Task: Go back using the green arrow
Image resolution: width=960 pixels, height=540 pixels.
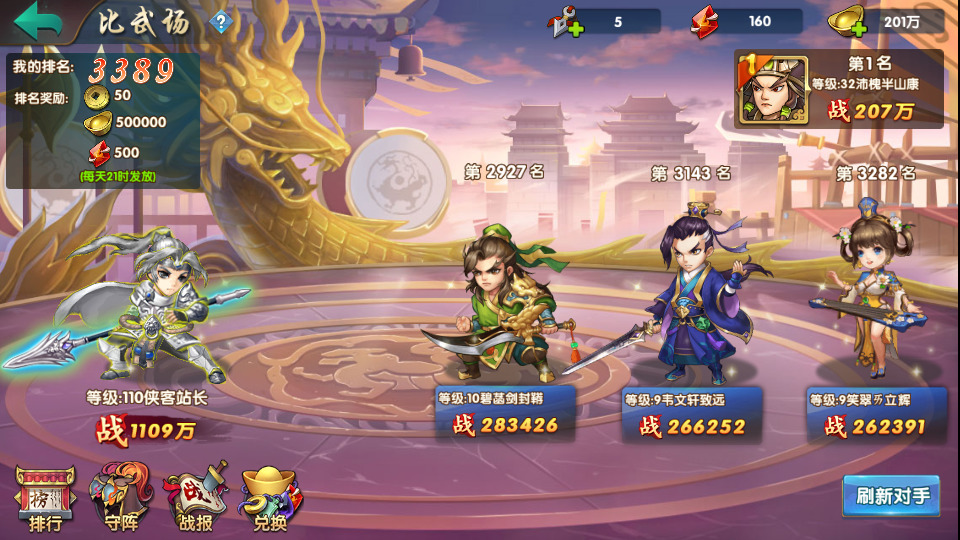Action: (38, 21)
